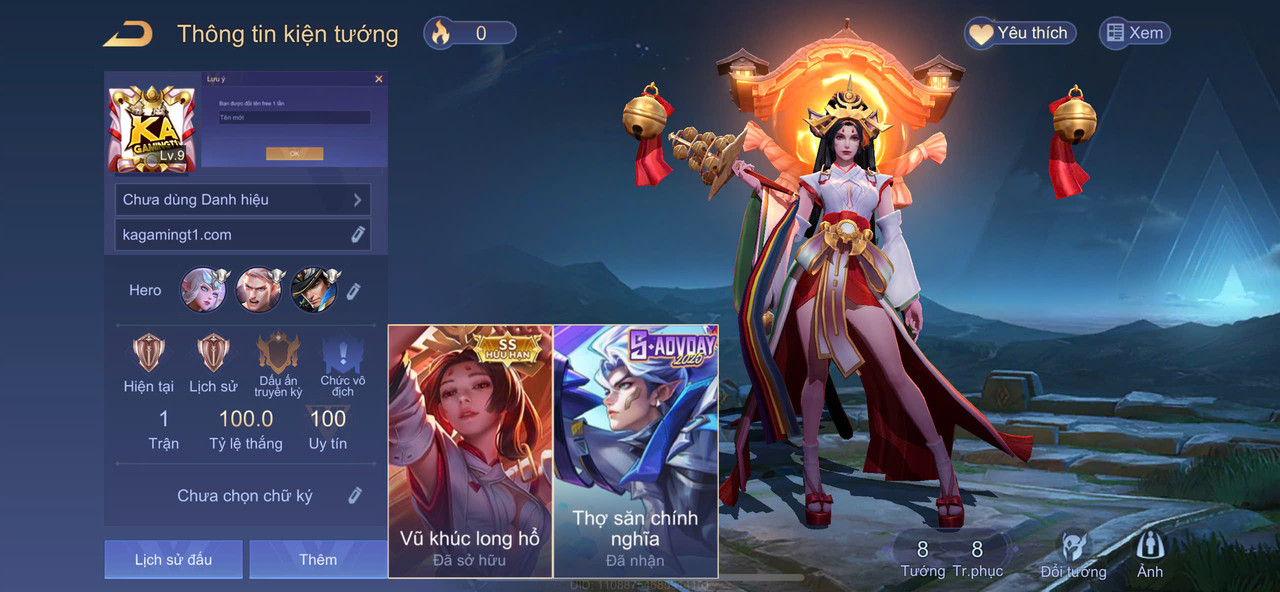Screen dimensions: 1280x592
Task: Open the Đổi tướng hero switch icon
Action: (x=1073, y=555)
